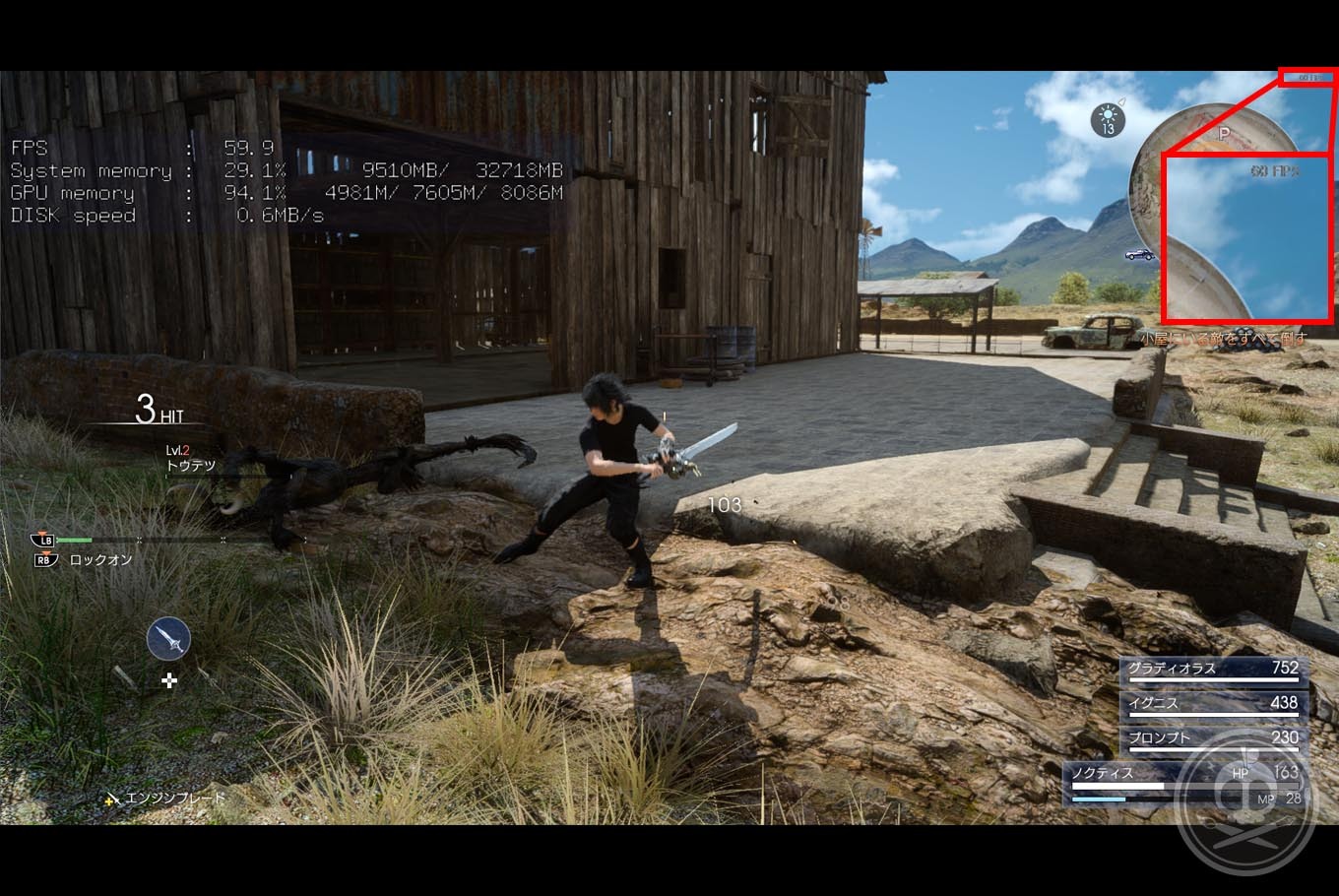
Task: Select the グラディオラス party member row
Action: (1215, 670)
